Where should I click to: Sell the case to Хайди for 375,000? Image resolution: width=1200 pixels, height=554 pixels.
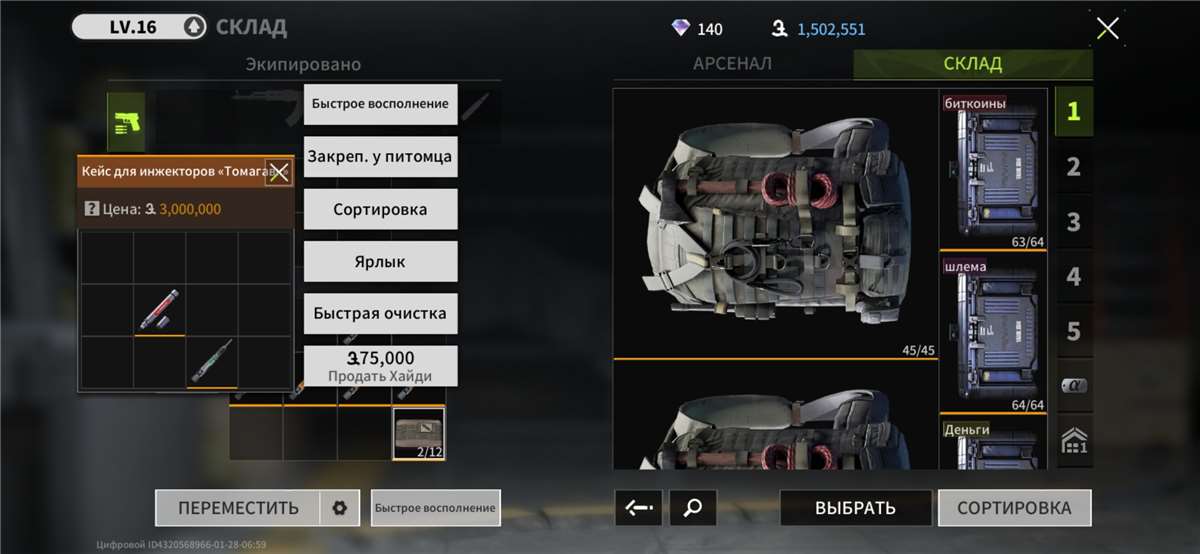(x=380, y=366)
